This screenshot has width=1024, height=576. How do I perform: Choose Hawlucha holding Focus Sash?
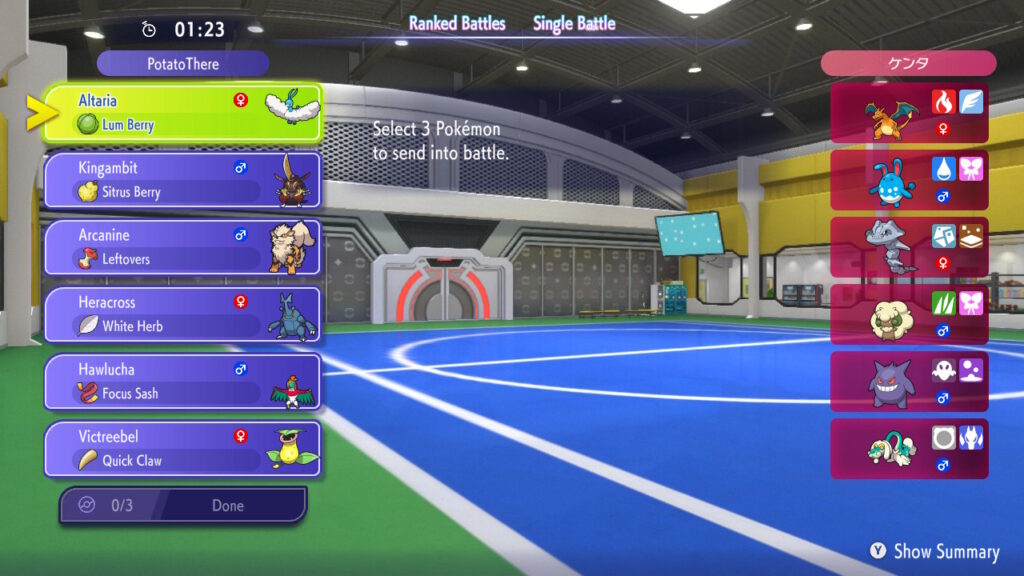click(x=182, y=381)
